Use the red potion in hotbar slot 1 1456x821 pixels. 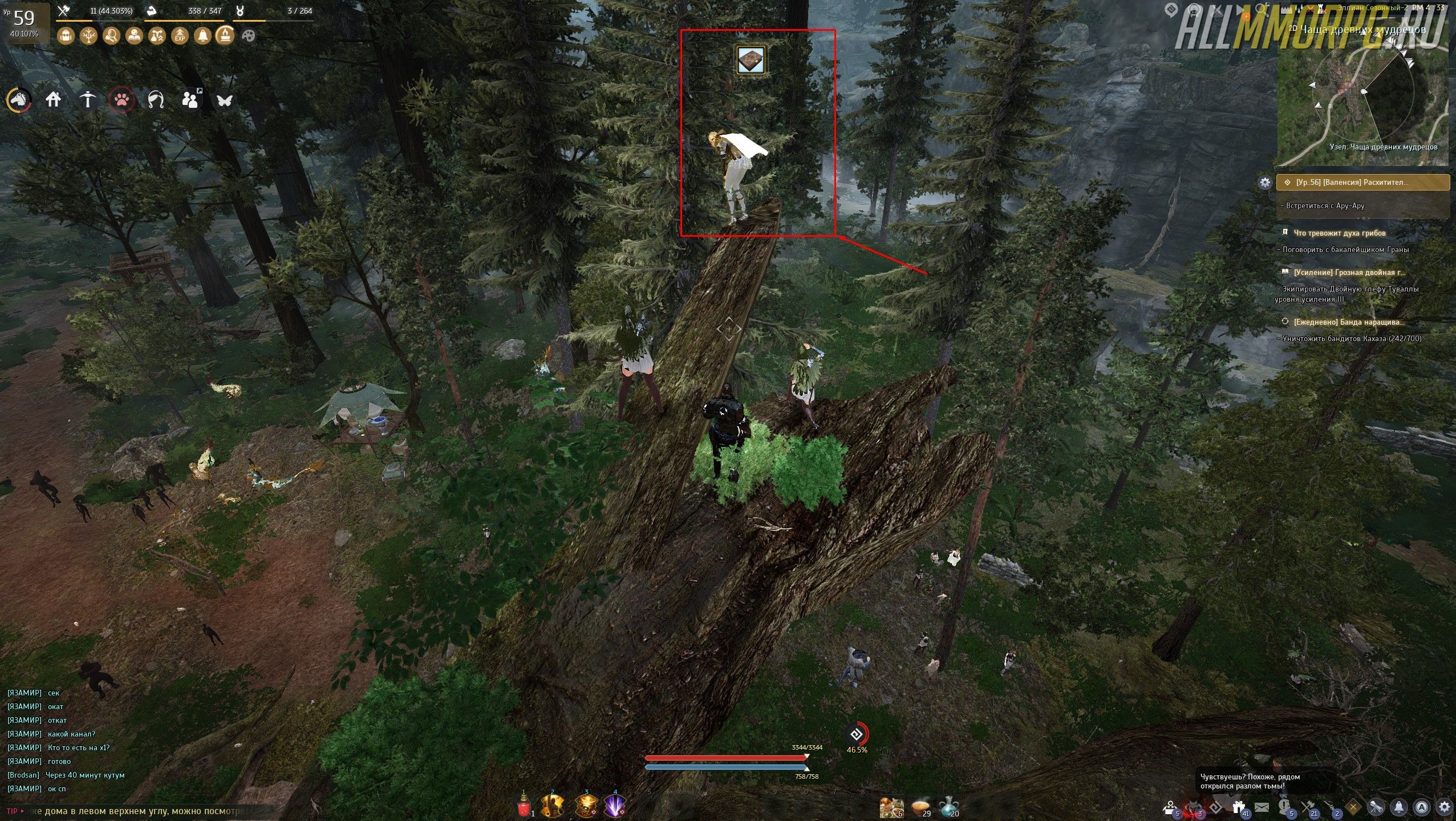524,807
